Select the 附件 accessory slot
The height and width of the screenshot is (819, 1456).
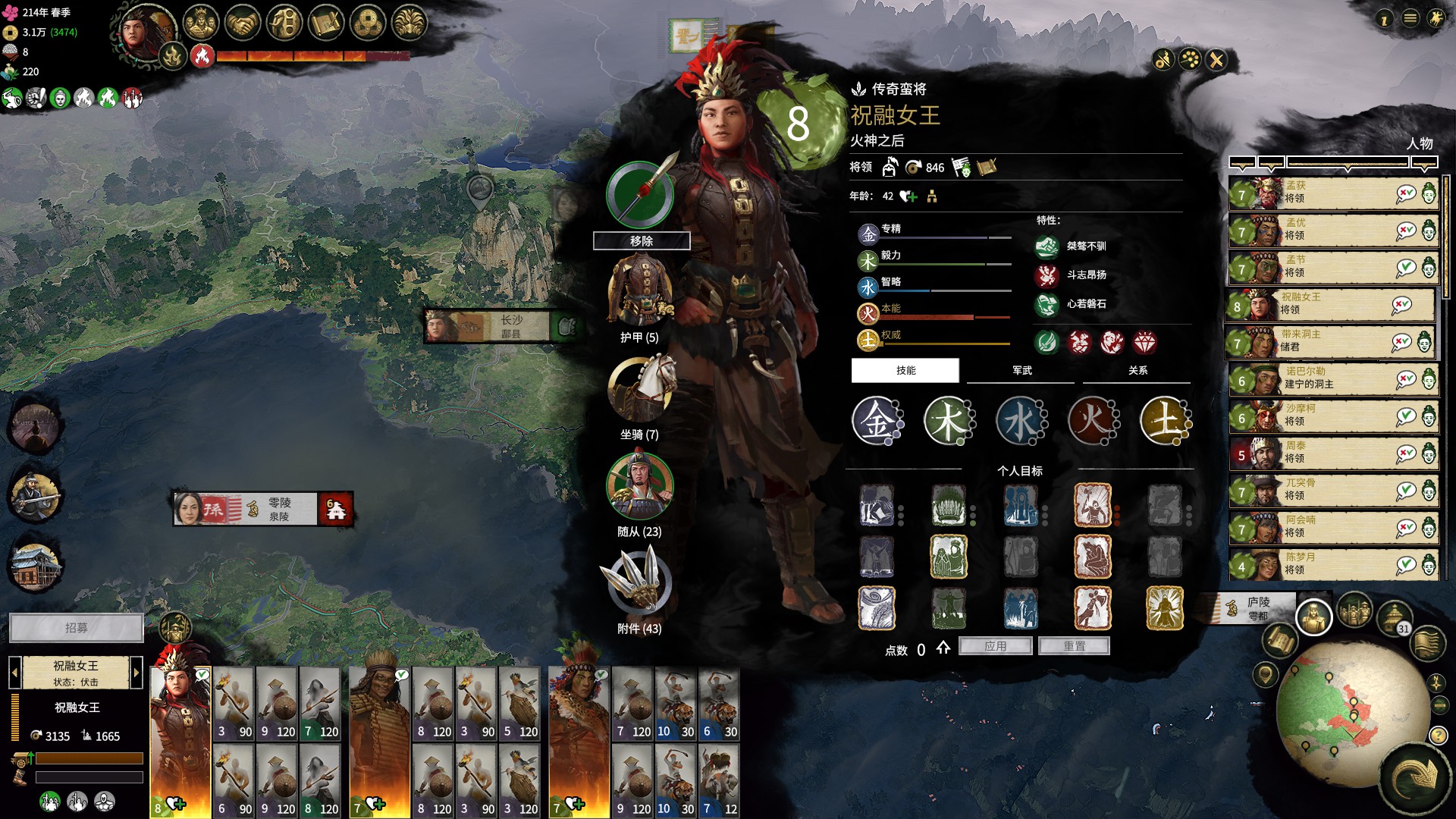point(639,582)
